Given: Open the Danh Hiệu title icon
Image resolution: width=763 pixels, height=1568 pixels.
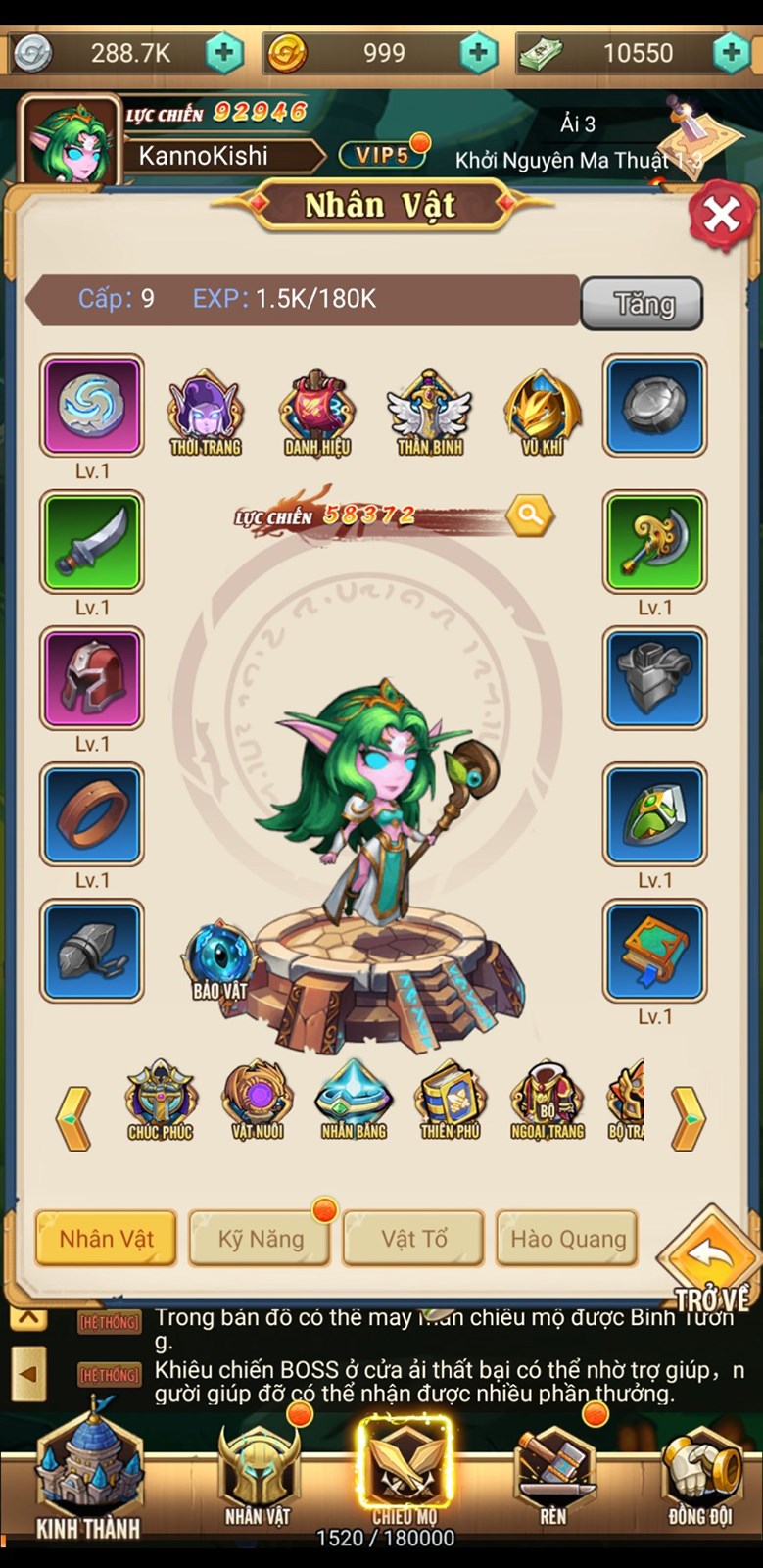Looking at the screenshot, I should (316, 414).
